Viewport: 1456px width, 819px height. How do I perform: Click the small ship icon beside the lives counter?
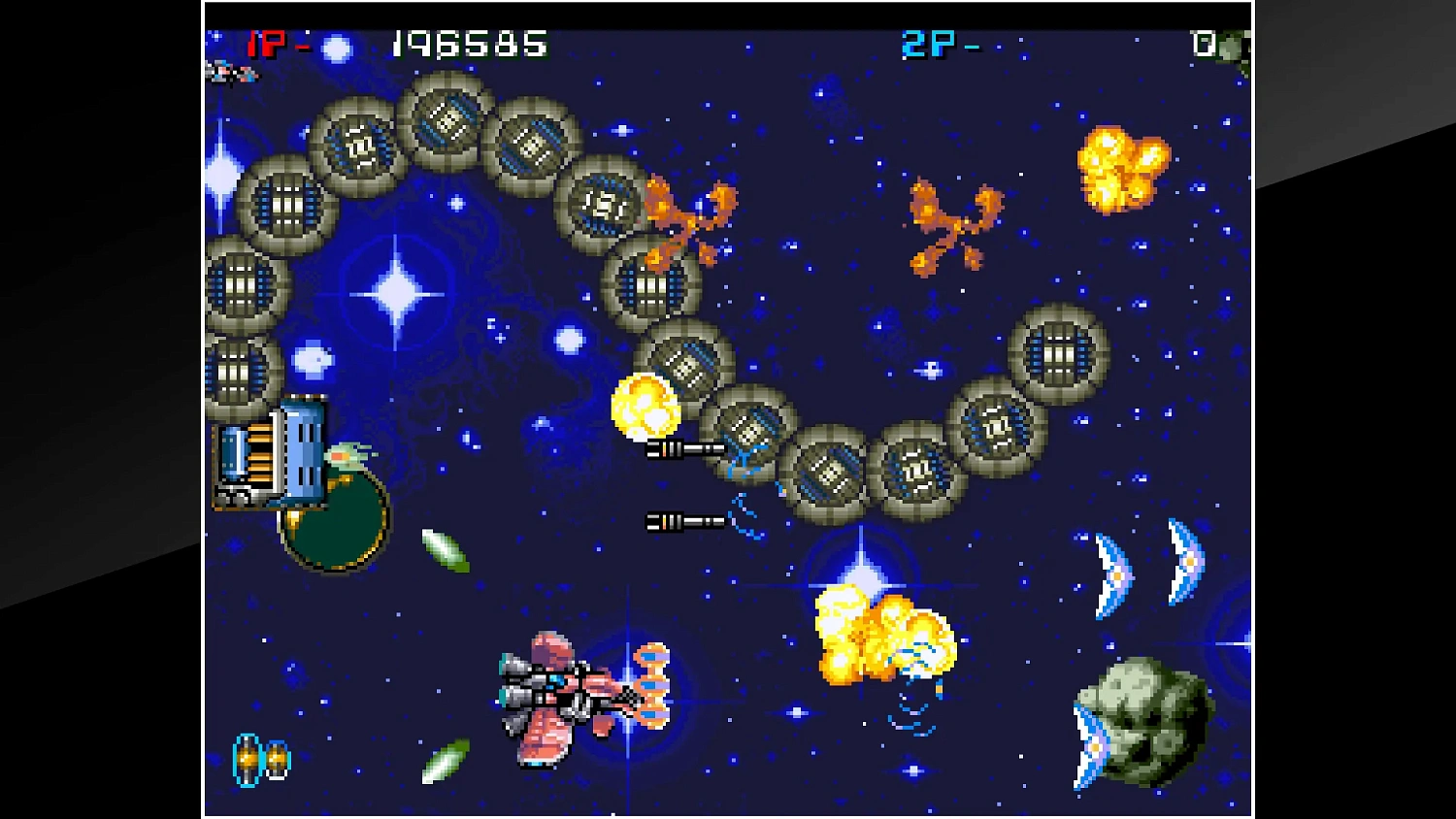click(233, 73)
